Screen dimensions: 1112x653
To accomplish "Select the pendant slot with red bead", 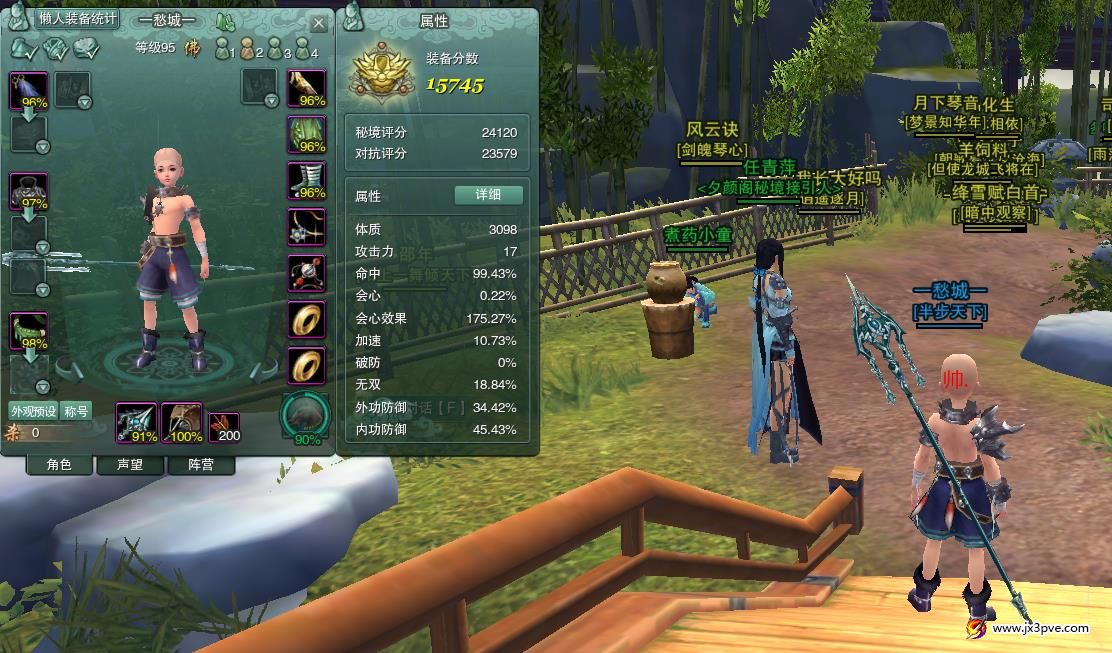I will pos(307,273).
